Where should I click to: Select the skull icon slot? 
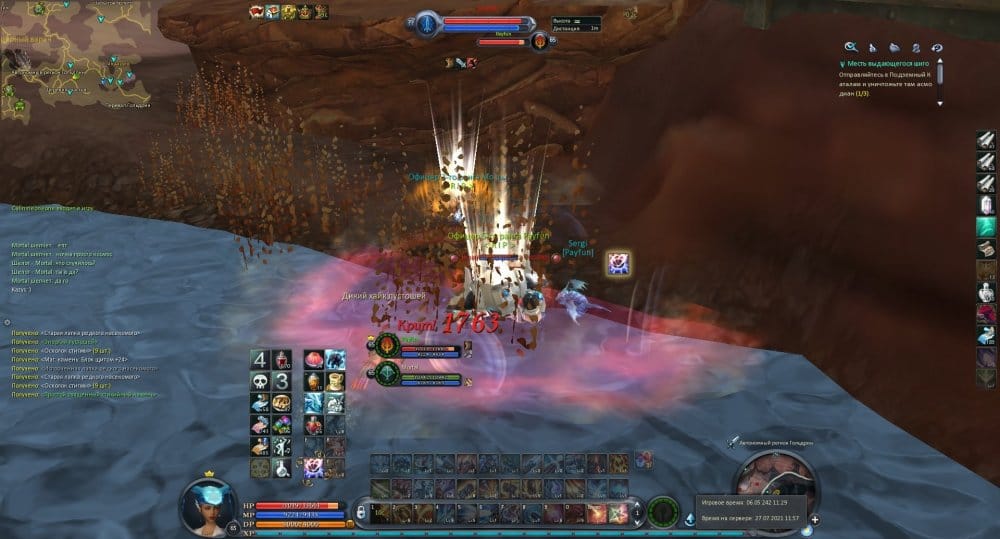point(259,382)
